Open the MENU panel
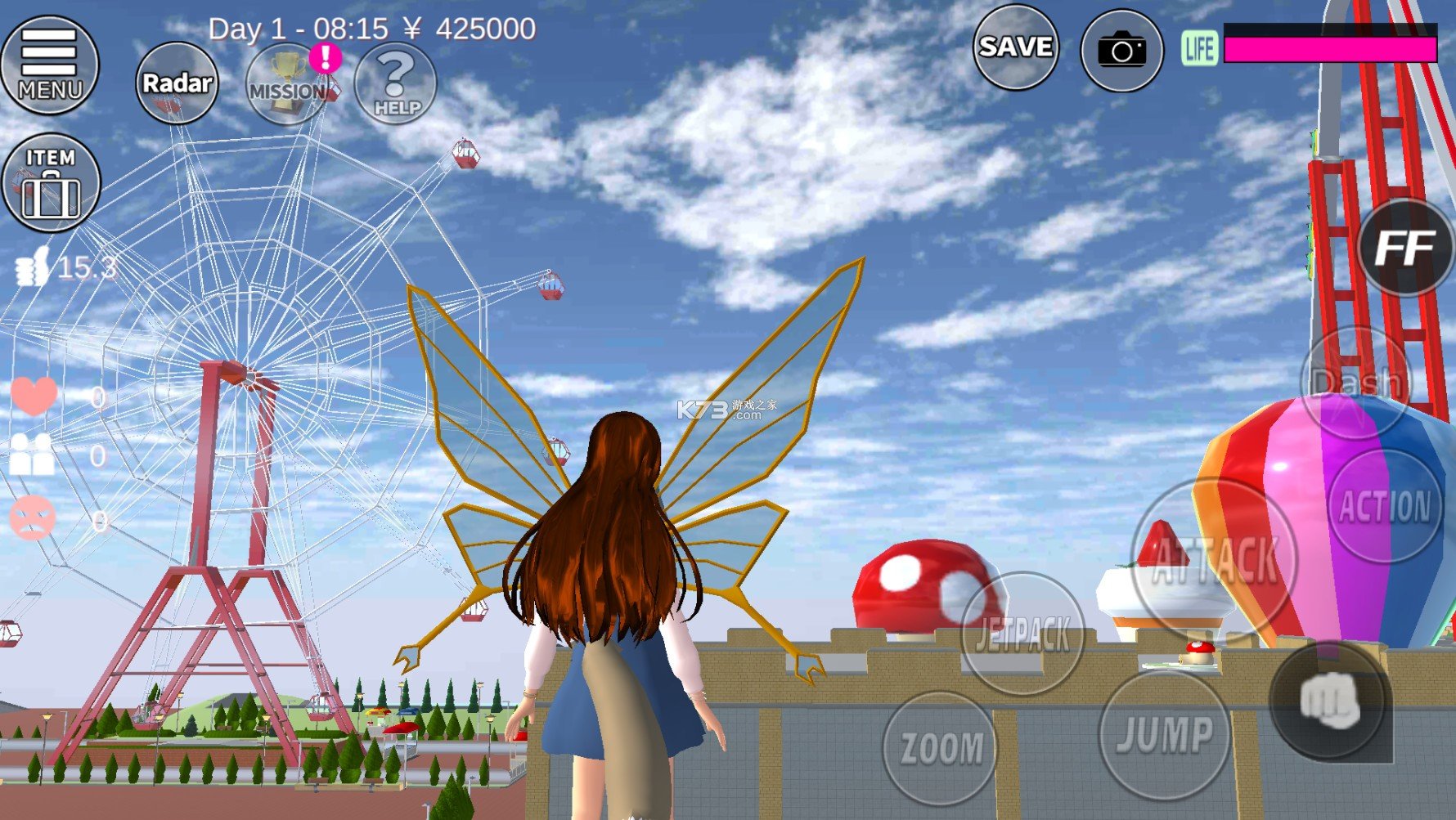 [51, 65]
